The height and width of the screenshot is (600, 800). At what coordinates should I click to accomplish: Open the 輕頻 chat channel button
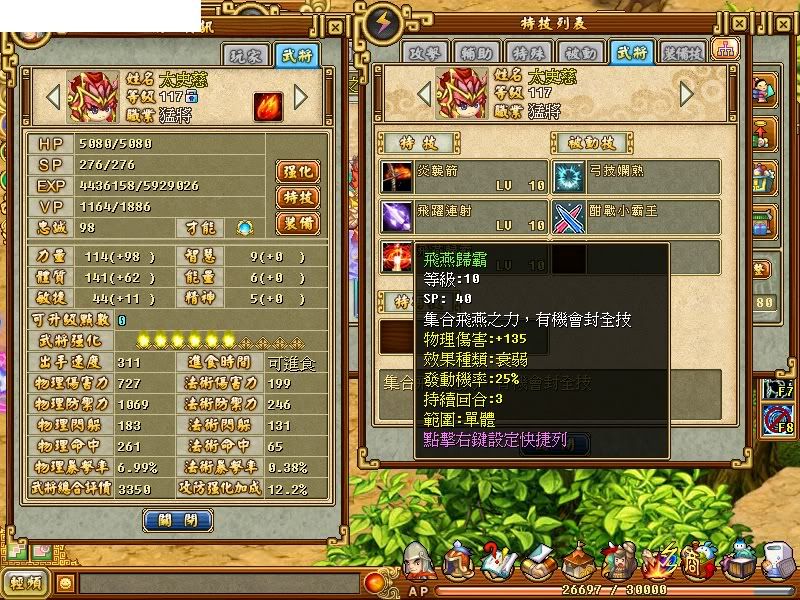click(x=26, y=583)
